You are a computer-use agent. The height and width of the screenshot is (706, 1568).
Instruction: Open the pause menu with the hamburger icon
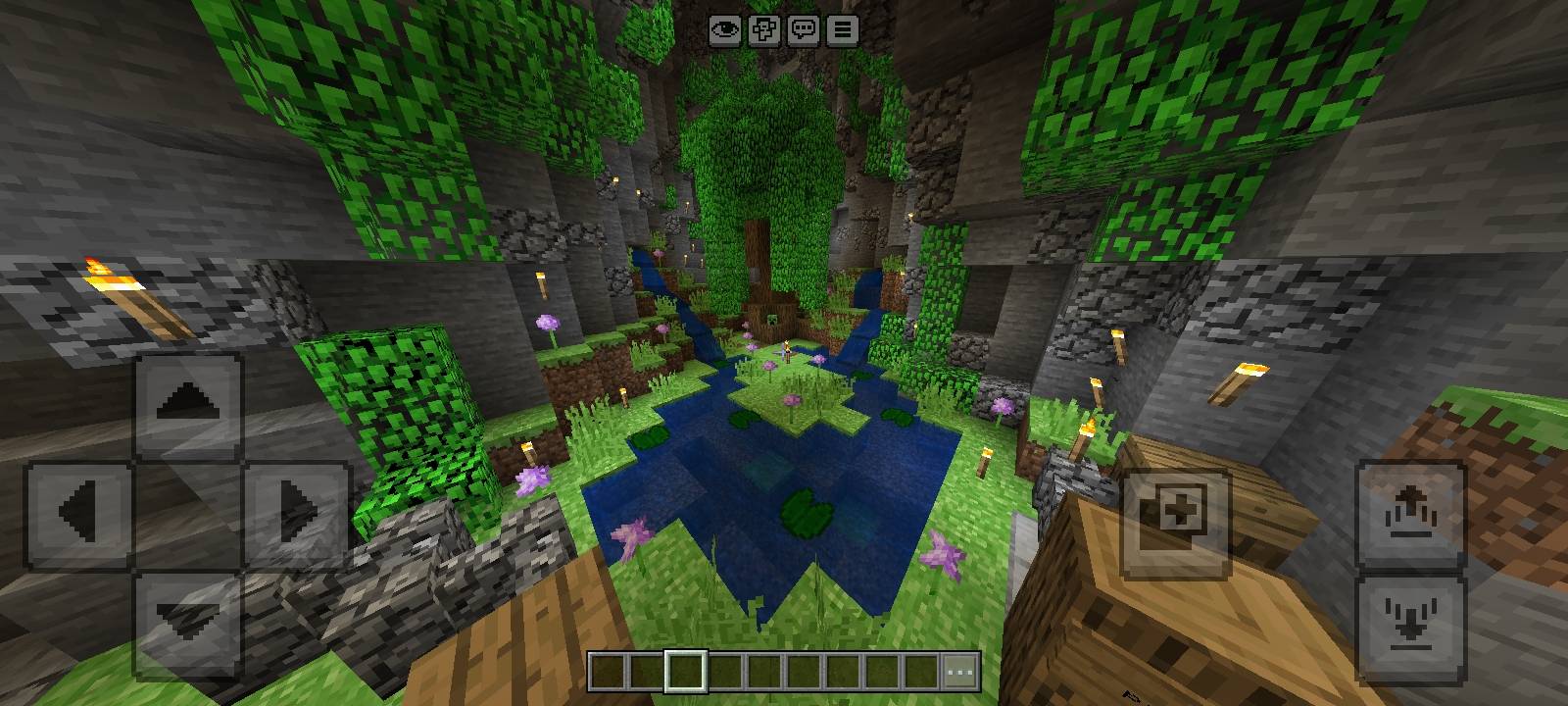point(841,30)
